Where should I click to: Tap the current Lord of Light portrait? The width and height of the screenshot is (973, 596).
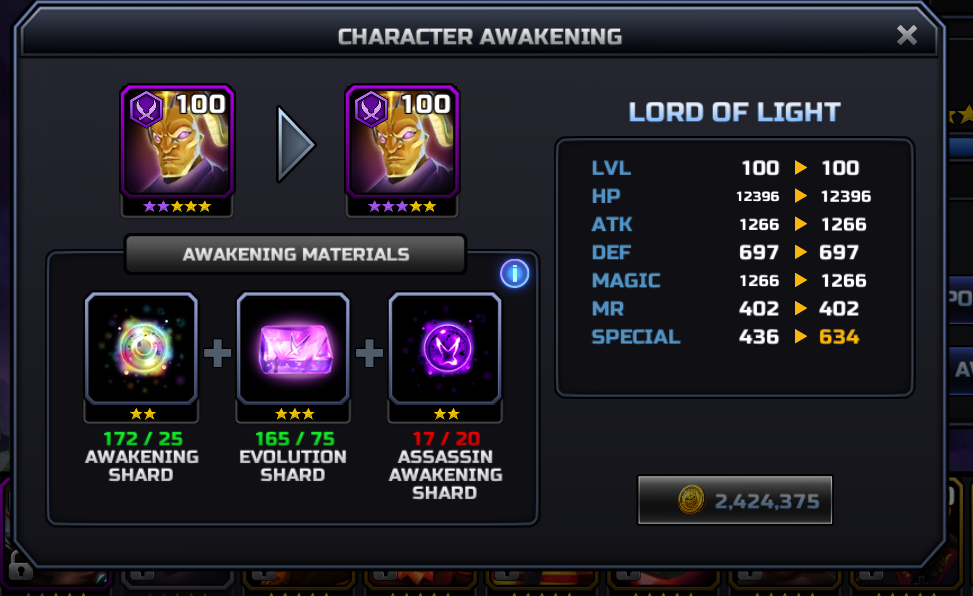click(x=177, y=141)
